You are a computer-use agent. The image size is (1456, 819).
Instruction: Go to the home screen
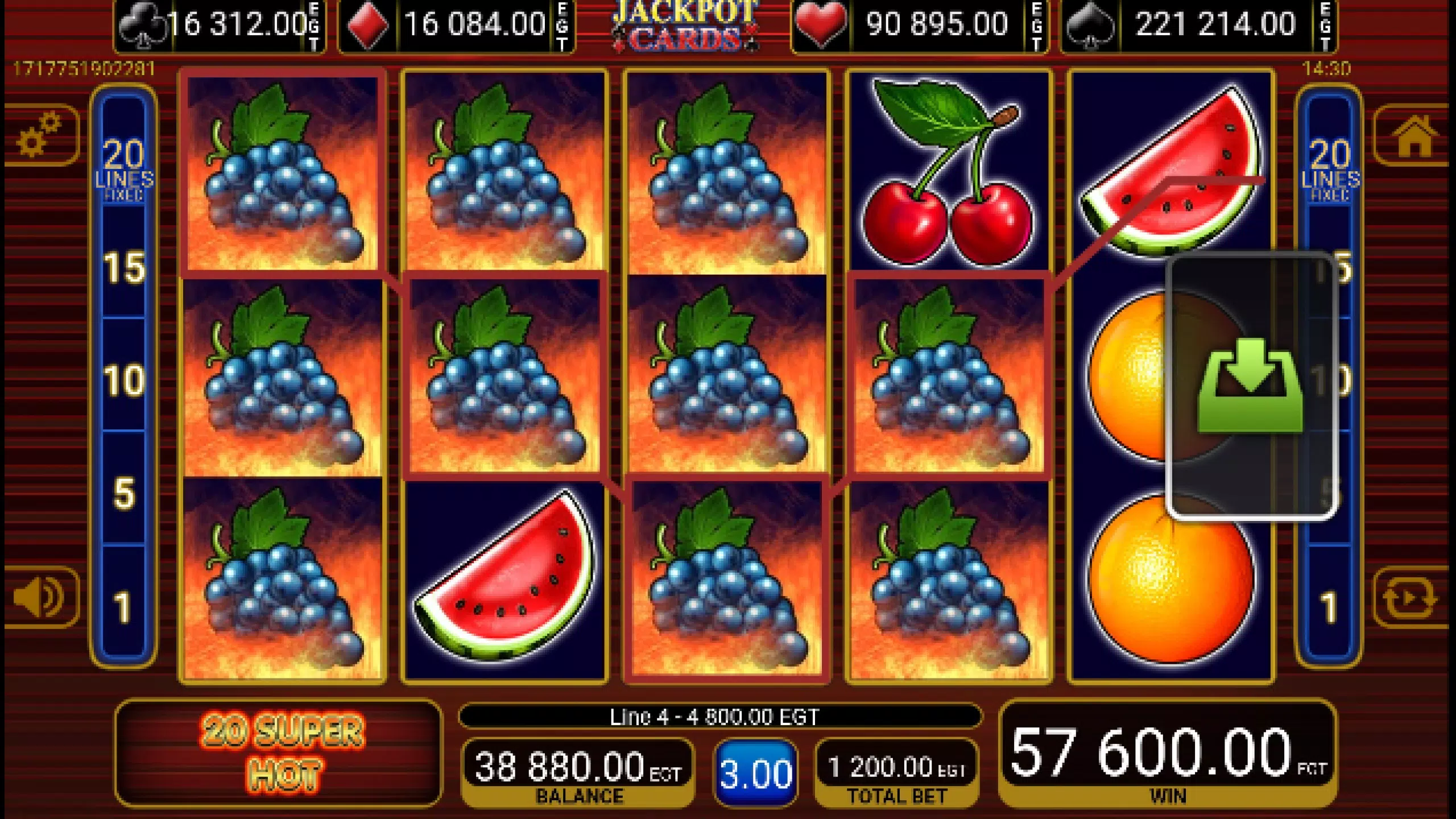[1413, 135]
